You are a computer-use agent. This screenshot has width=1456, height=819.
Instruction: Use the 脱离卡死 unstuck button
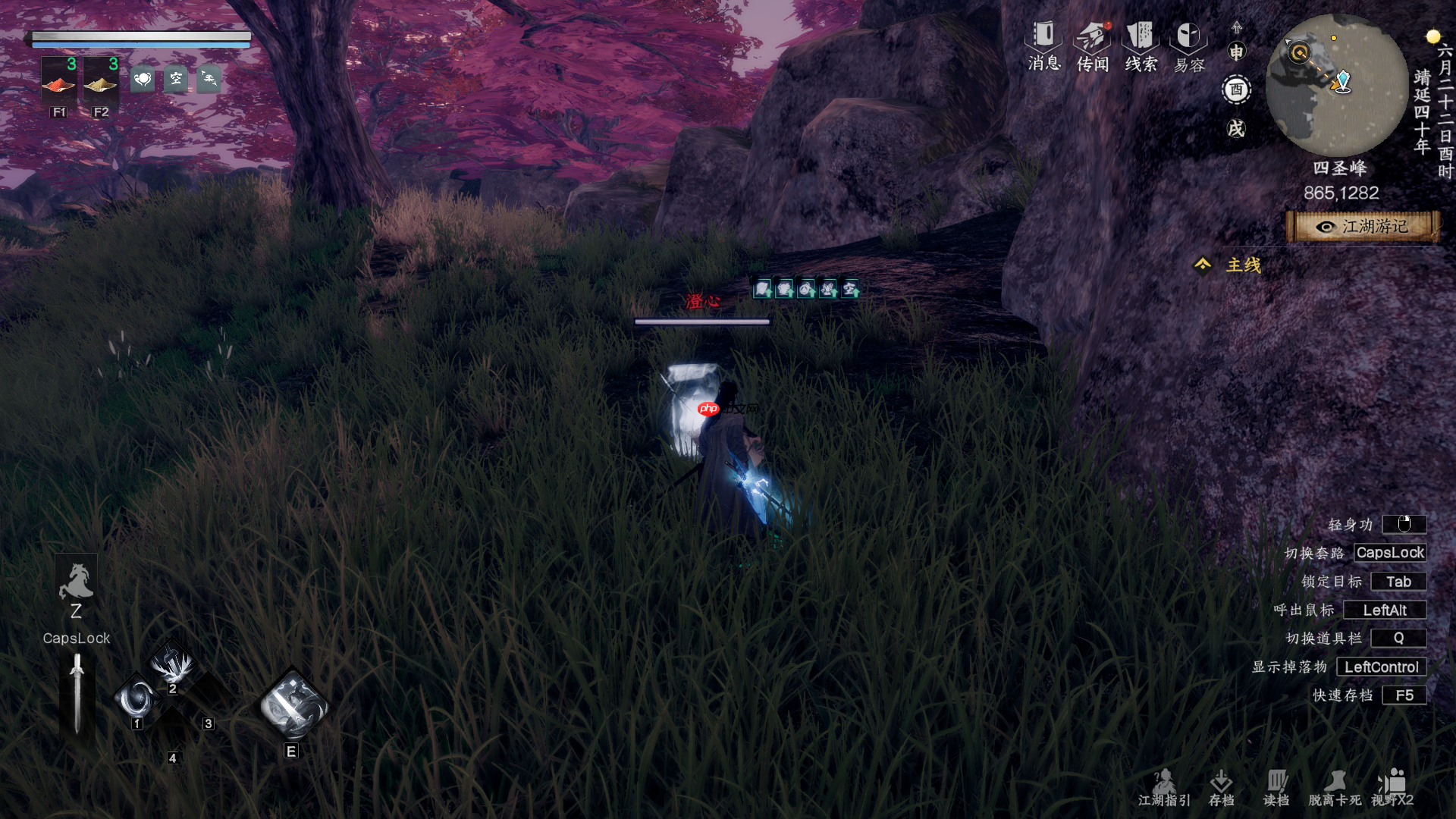1335,788
